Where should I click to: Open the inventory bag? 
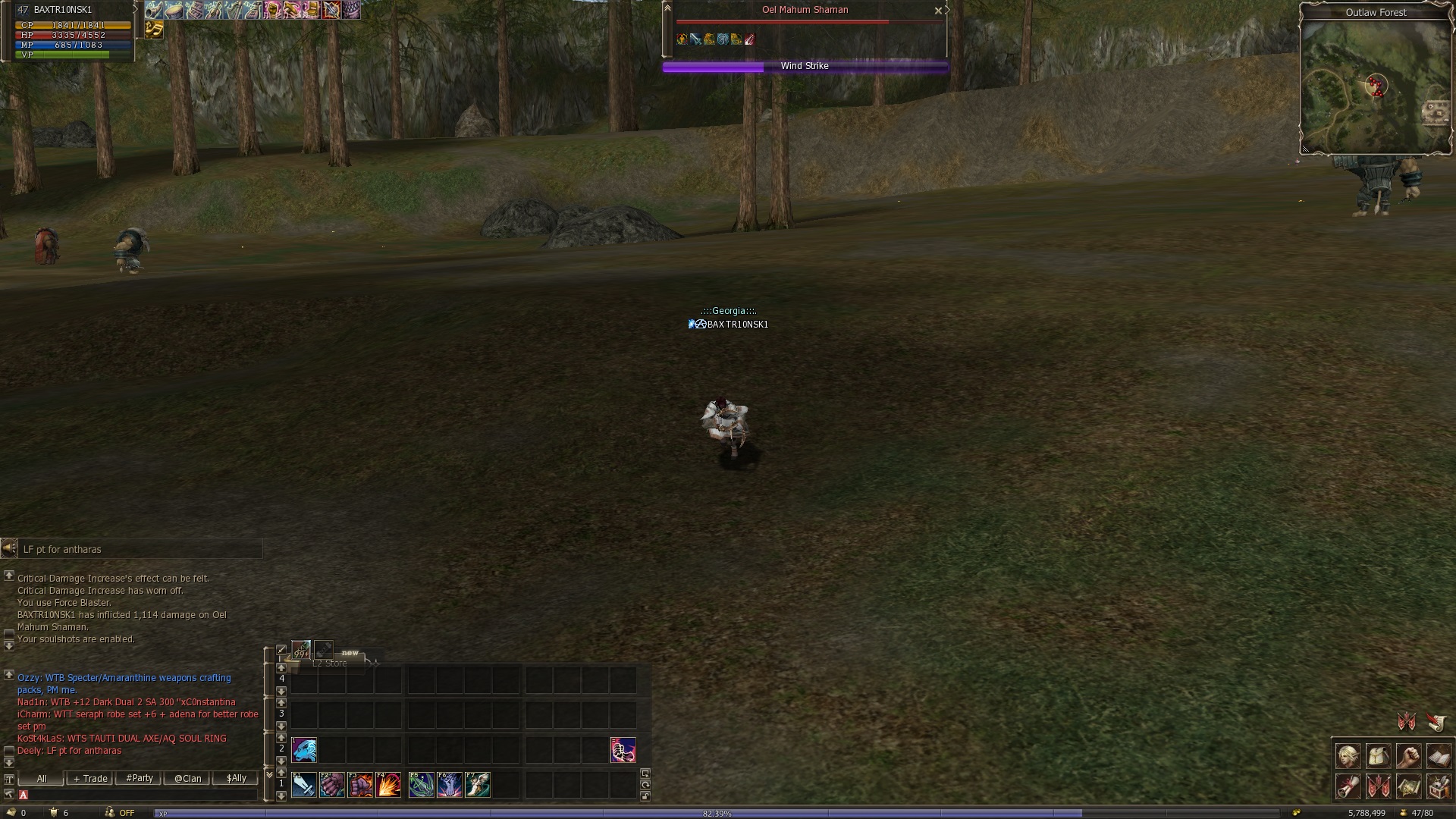[x=1379, y=756]
